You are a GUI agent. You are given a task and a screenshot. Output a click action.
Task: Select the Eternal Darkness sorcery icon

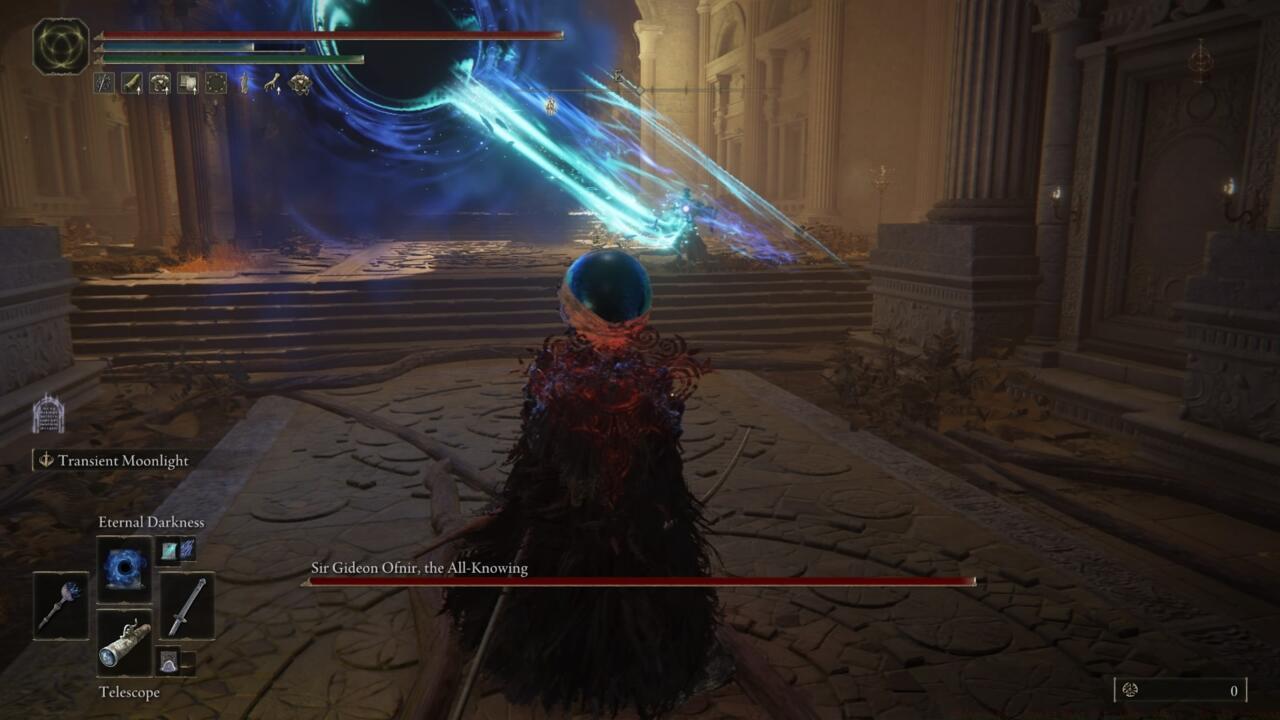tap(125, 568)
